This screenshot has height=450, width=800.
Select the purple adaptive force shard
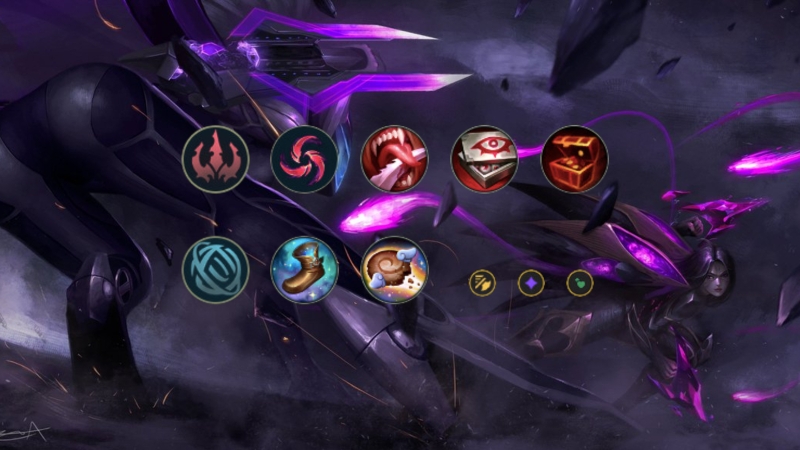point(531,283)
